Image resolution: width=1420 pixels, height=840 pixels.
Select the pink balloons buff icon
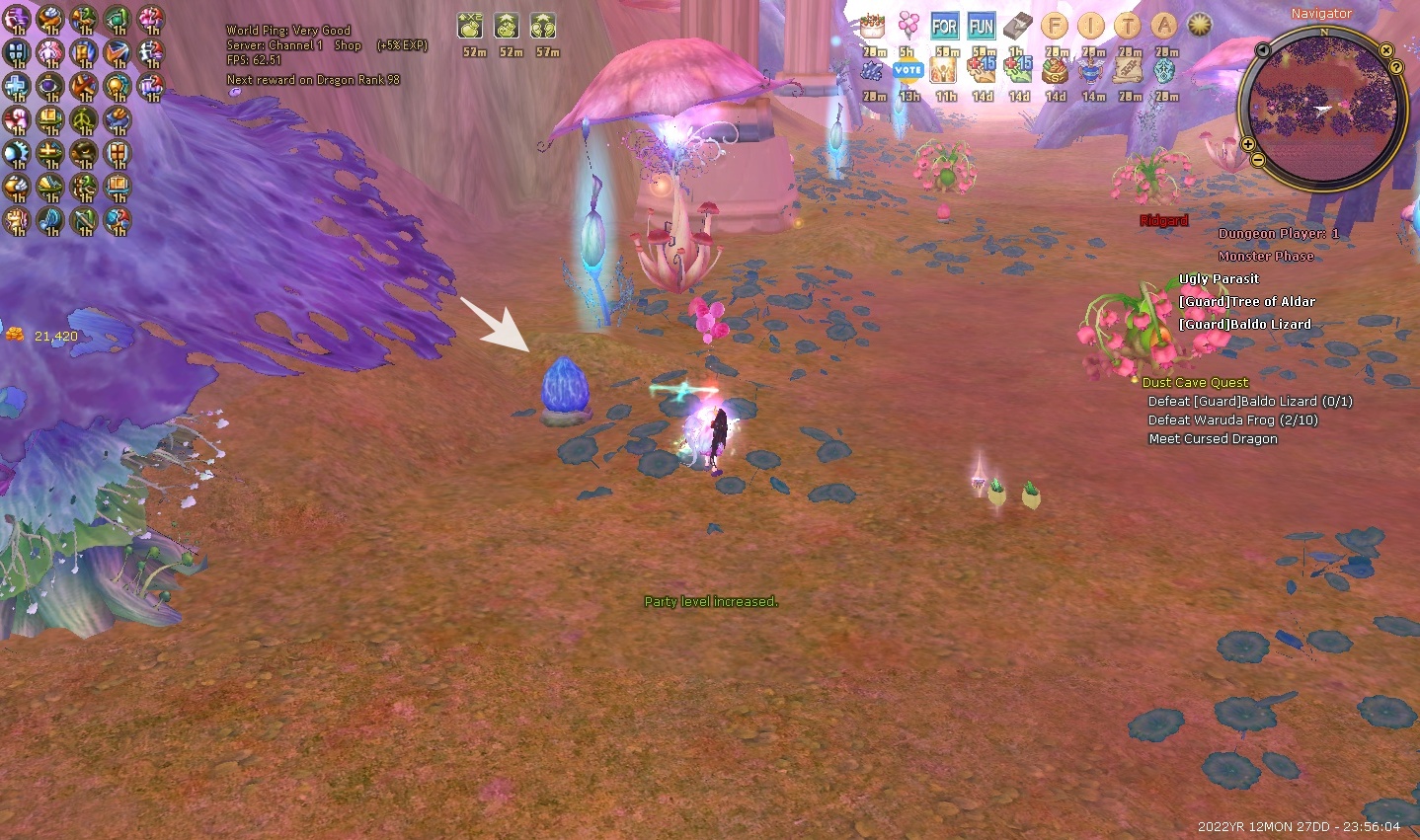[x=908, y=26]
